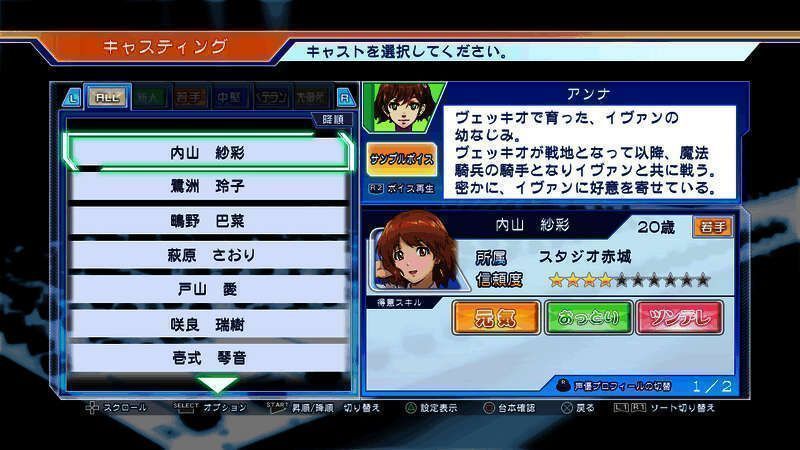Click the down arrow below the cast list
Screen dimensions: 800x450
pyautogui.click(x=217, y=384)
